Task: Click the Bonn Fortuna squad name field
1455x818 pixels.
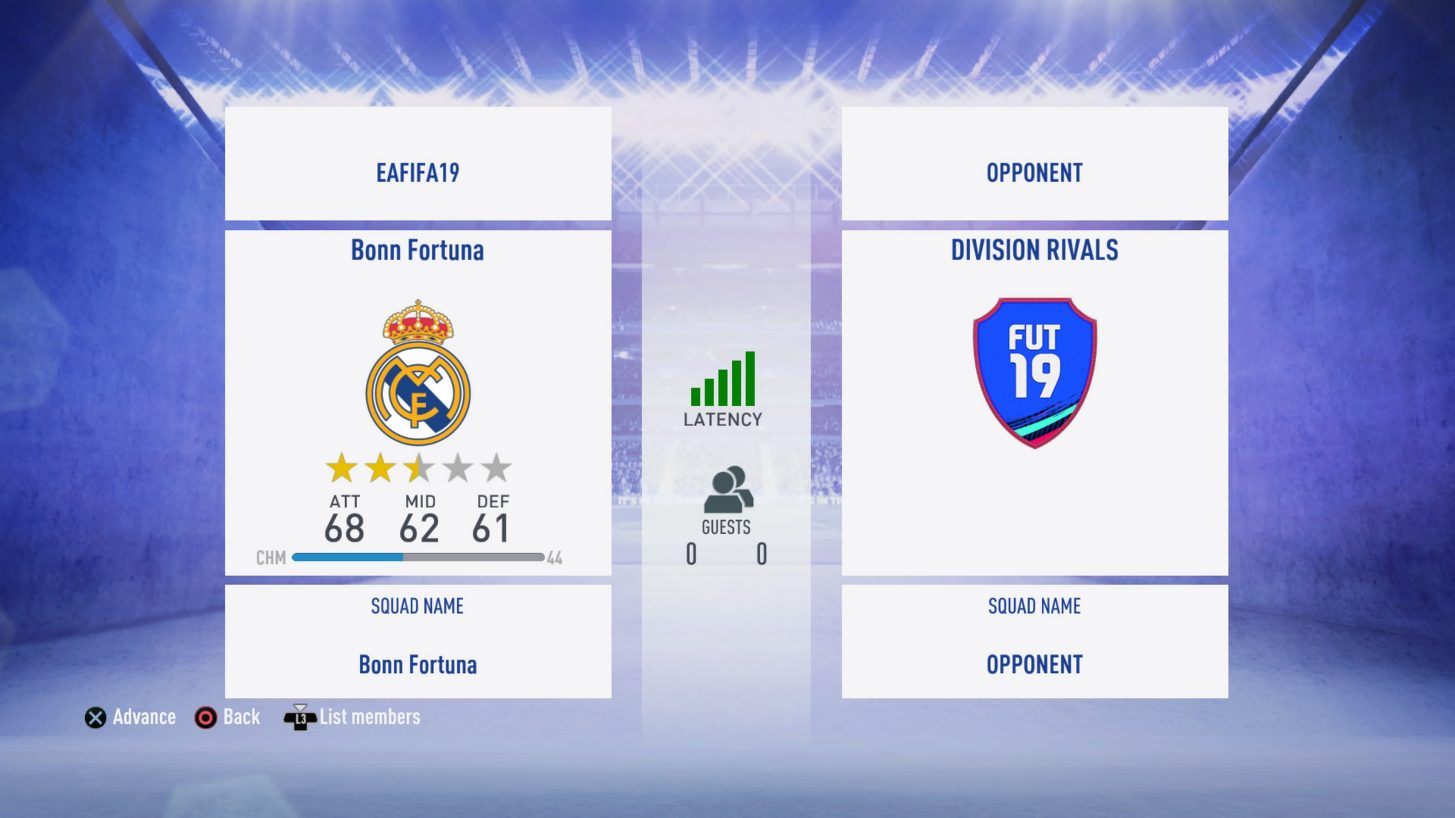Action: pyautogui.click(x=417, y=664)
